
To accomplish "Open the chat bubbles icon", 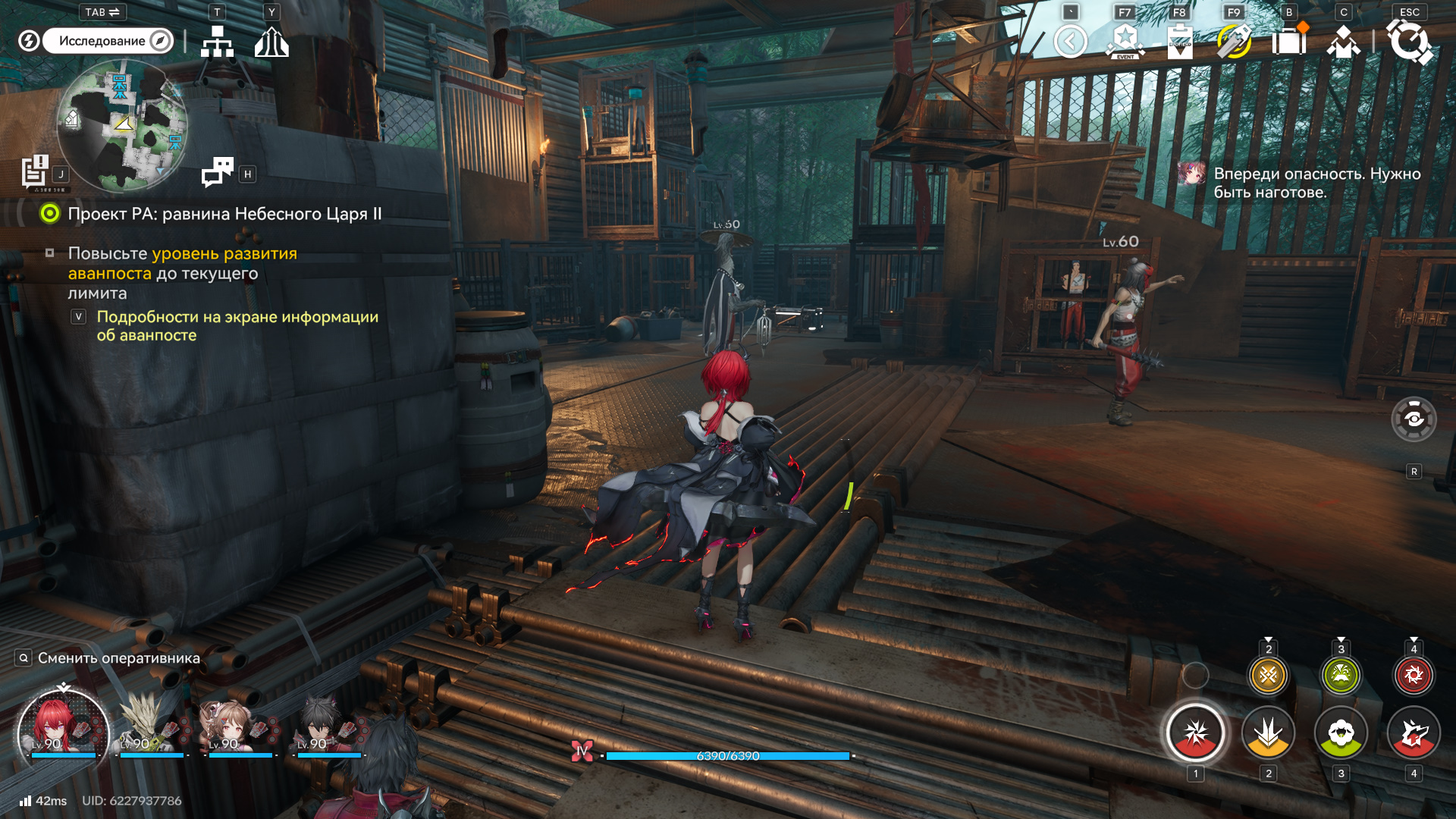I will point(218,172).
